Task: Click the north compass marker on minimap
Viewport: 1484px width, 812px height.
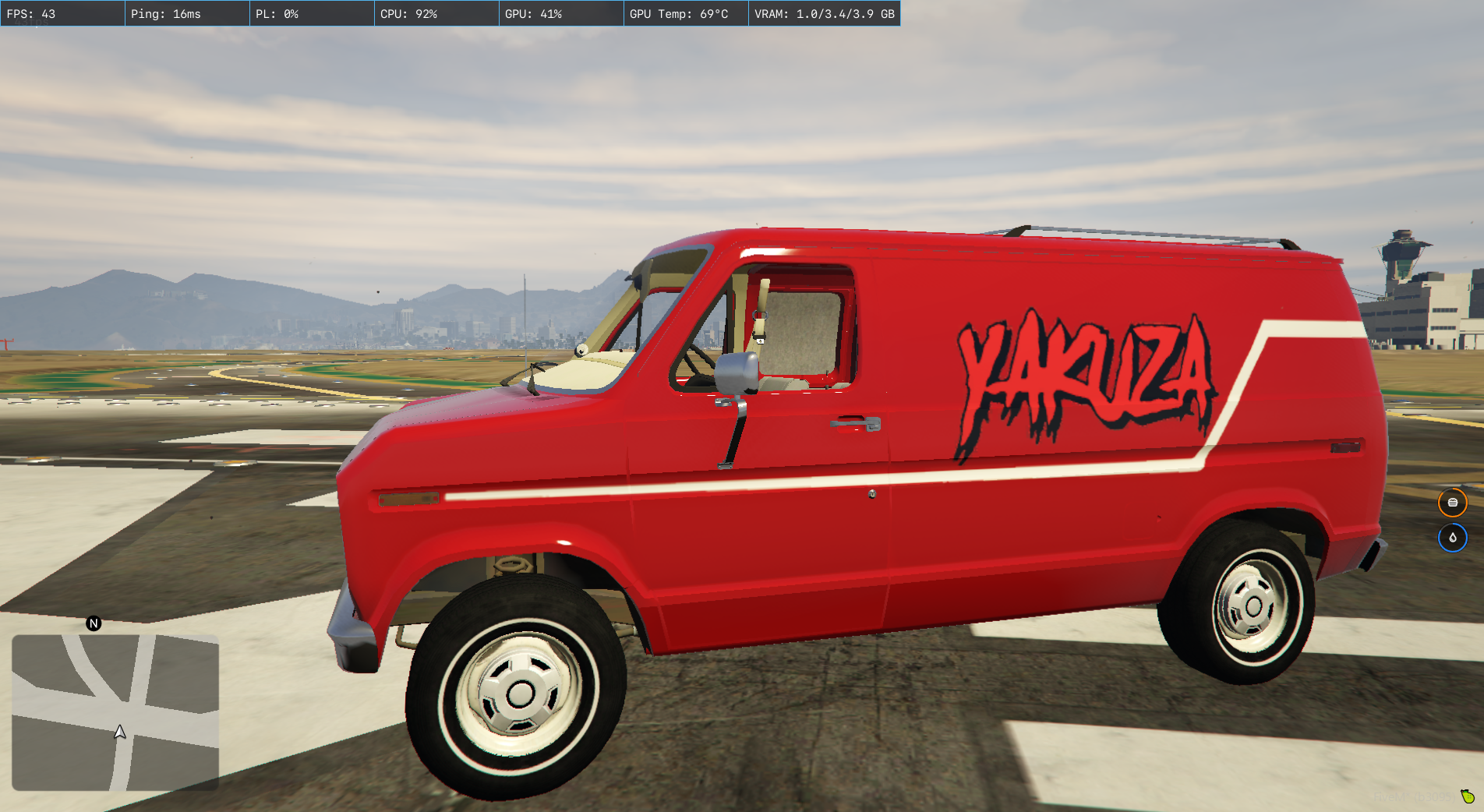Action: click(94, 623)
